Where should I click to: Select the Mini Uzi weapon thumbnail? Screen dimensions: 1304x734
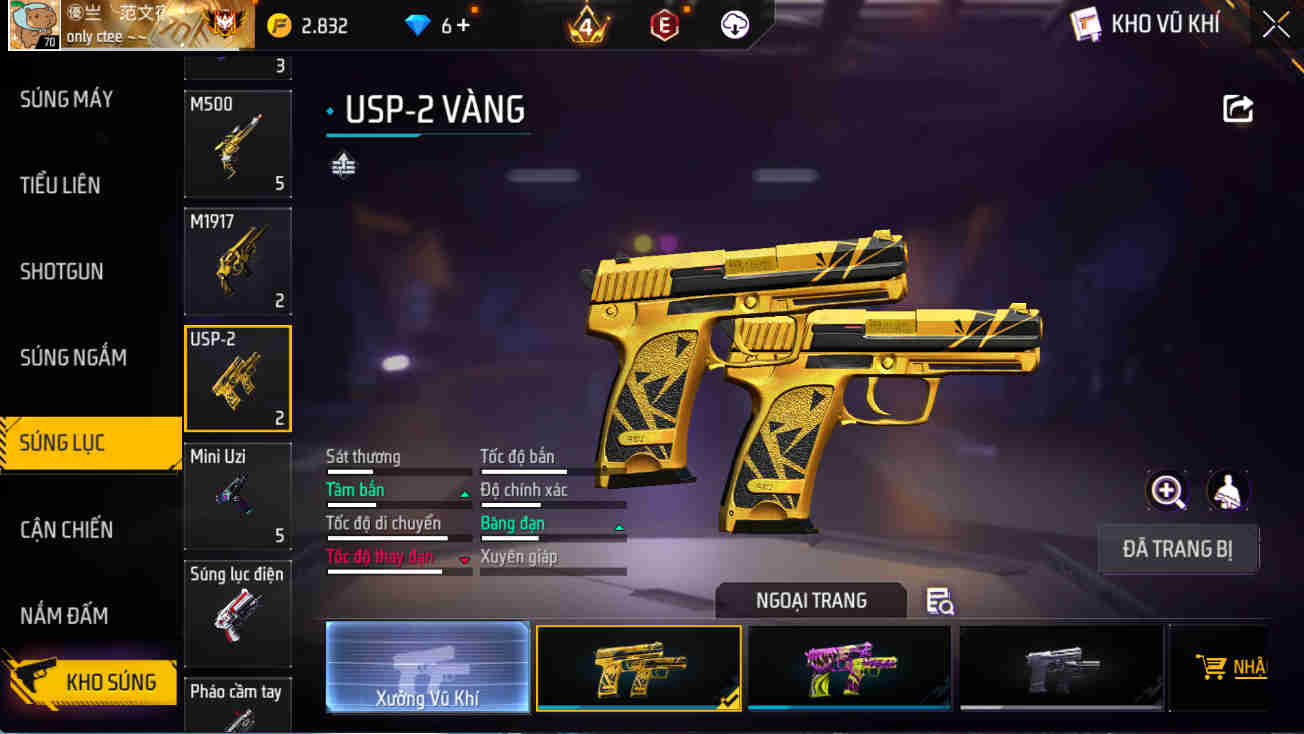tap(237, 495)
